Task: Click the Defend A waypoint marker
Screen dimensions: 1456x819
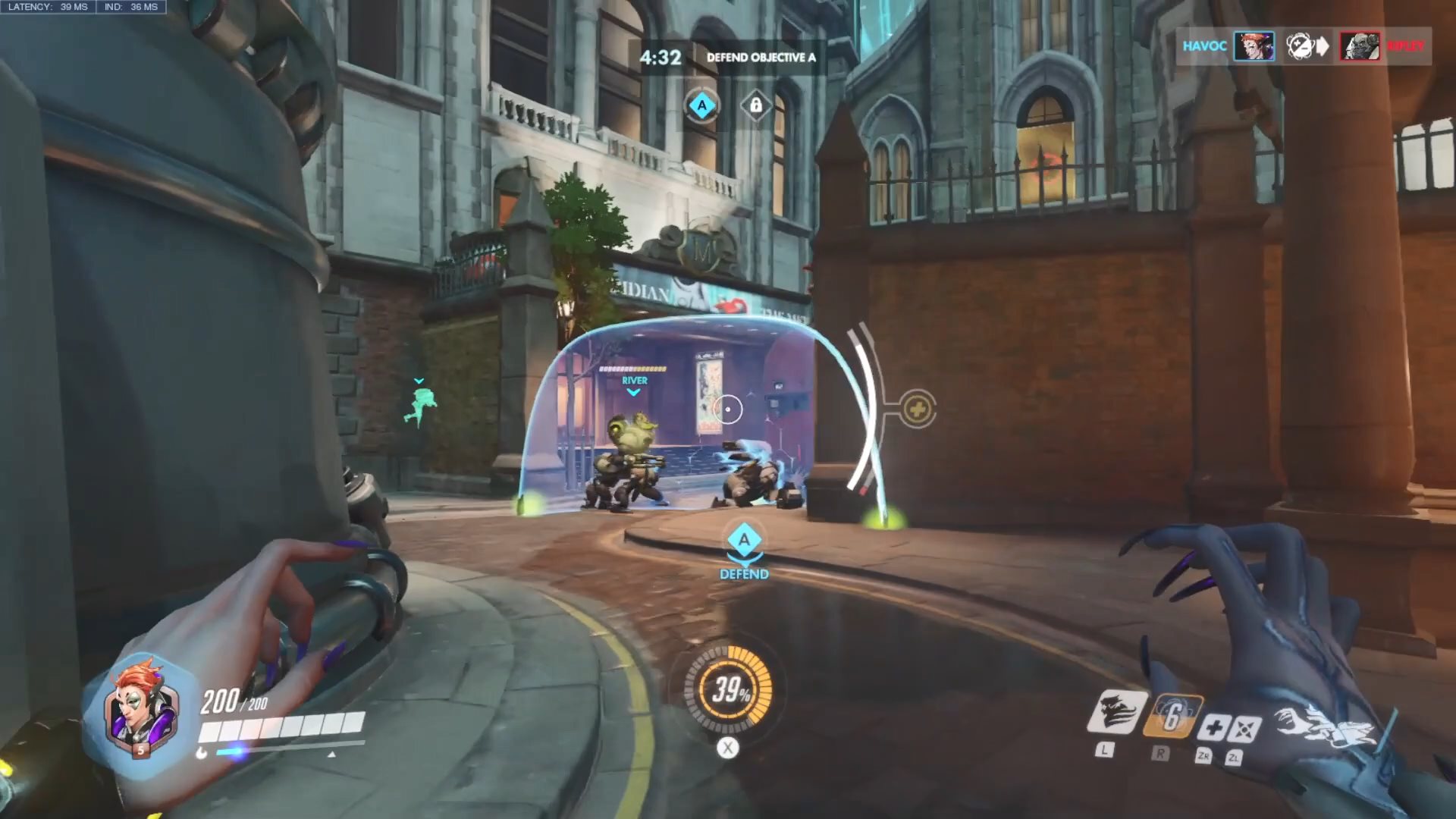Action: click(x=744, y=541)
